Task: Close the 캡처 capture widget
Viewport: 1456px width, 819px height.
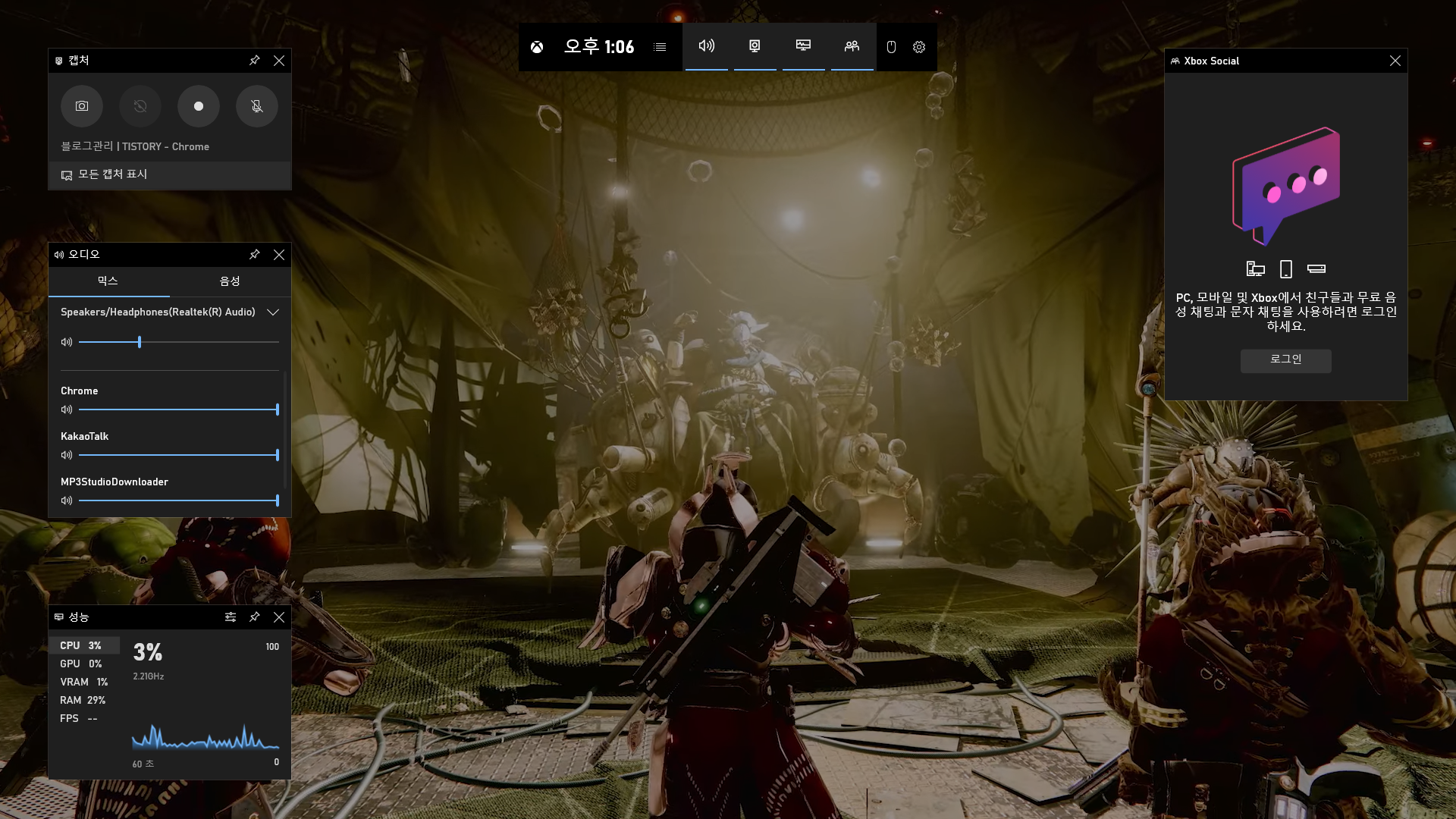Action: (x=279, y=61)
